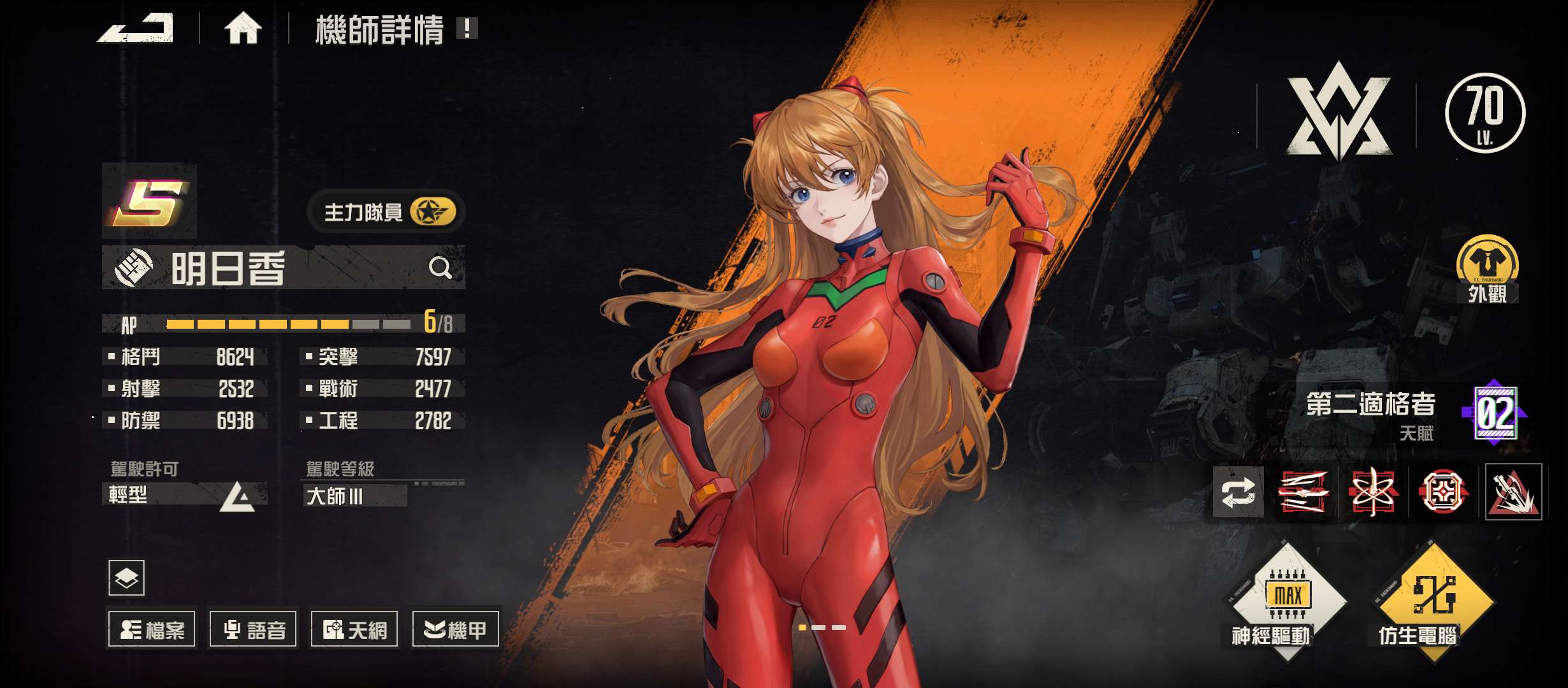Open the 天網 button
The height and width of the screenshot is (688, 1568).
(354, 629)
